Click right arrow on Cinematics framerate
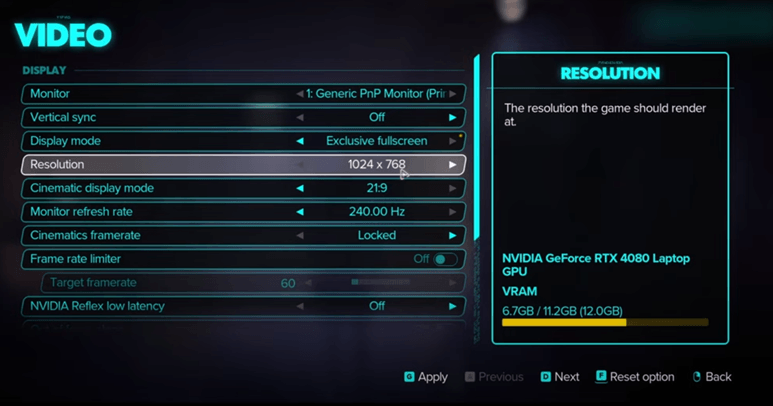The height and width of the screenshot is (406, 773). click(452, 235)
